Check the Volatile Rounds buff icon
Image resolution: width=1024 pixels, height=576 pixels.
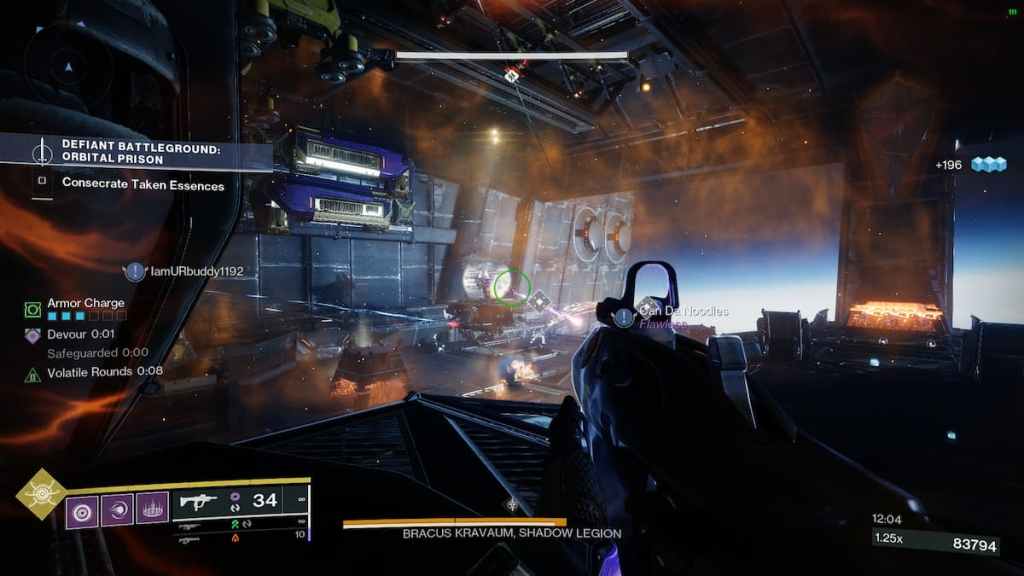[x=33, y=374]
